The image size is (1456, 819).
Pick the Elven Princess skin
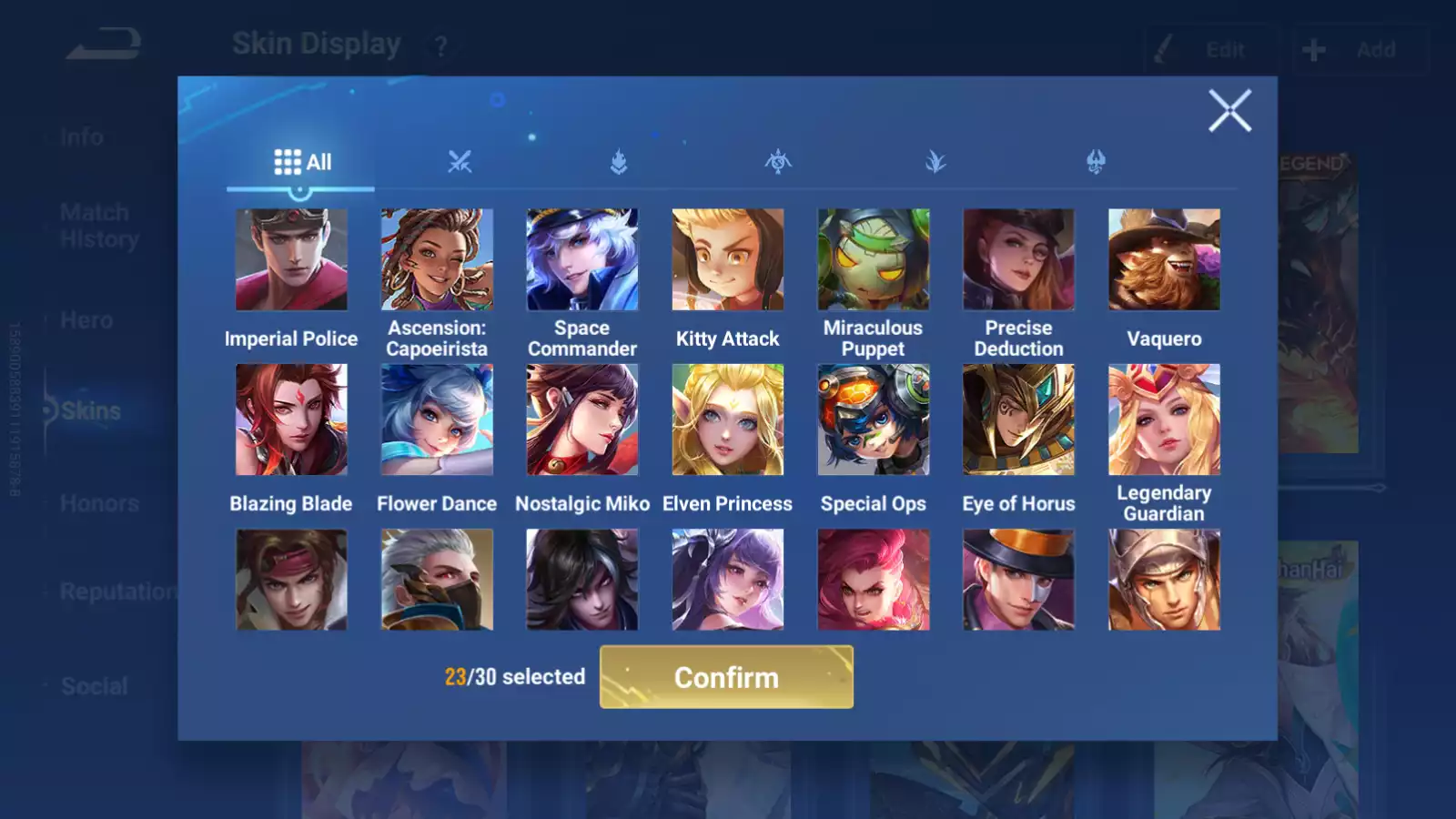(x=728, y=420)
